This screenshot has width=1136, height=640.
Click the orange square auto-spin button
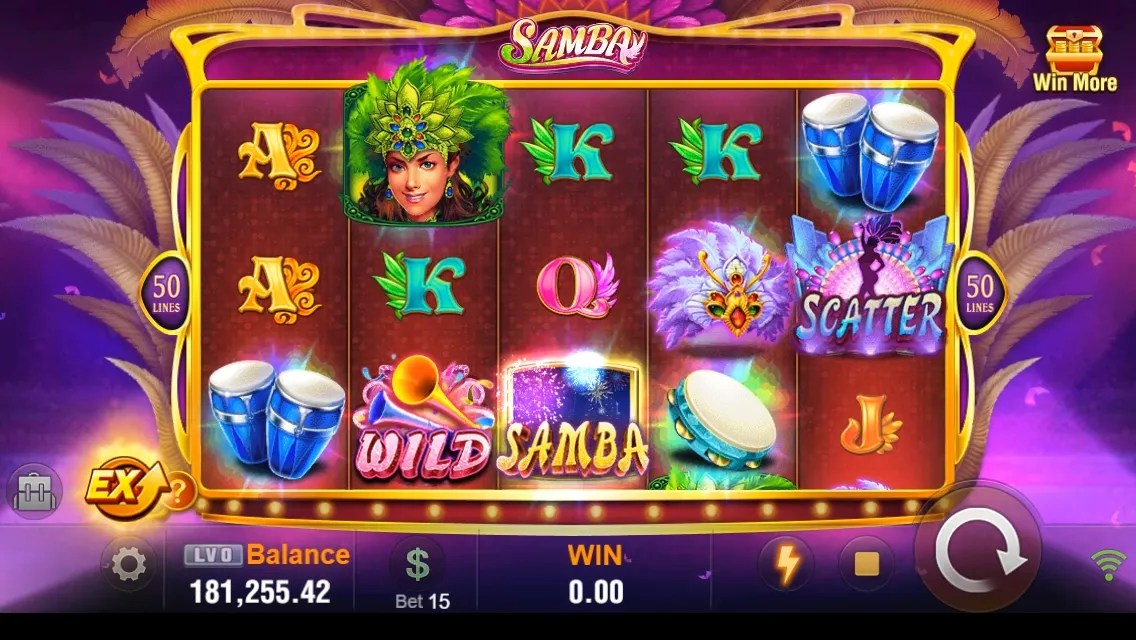pyautogui.click(x=866, y=565)
